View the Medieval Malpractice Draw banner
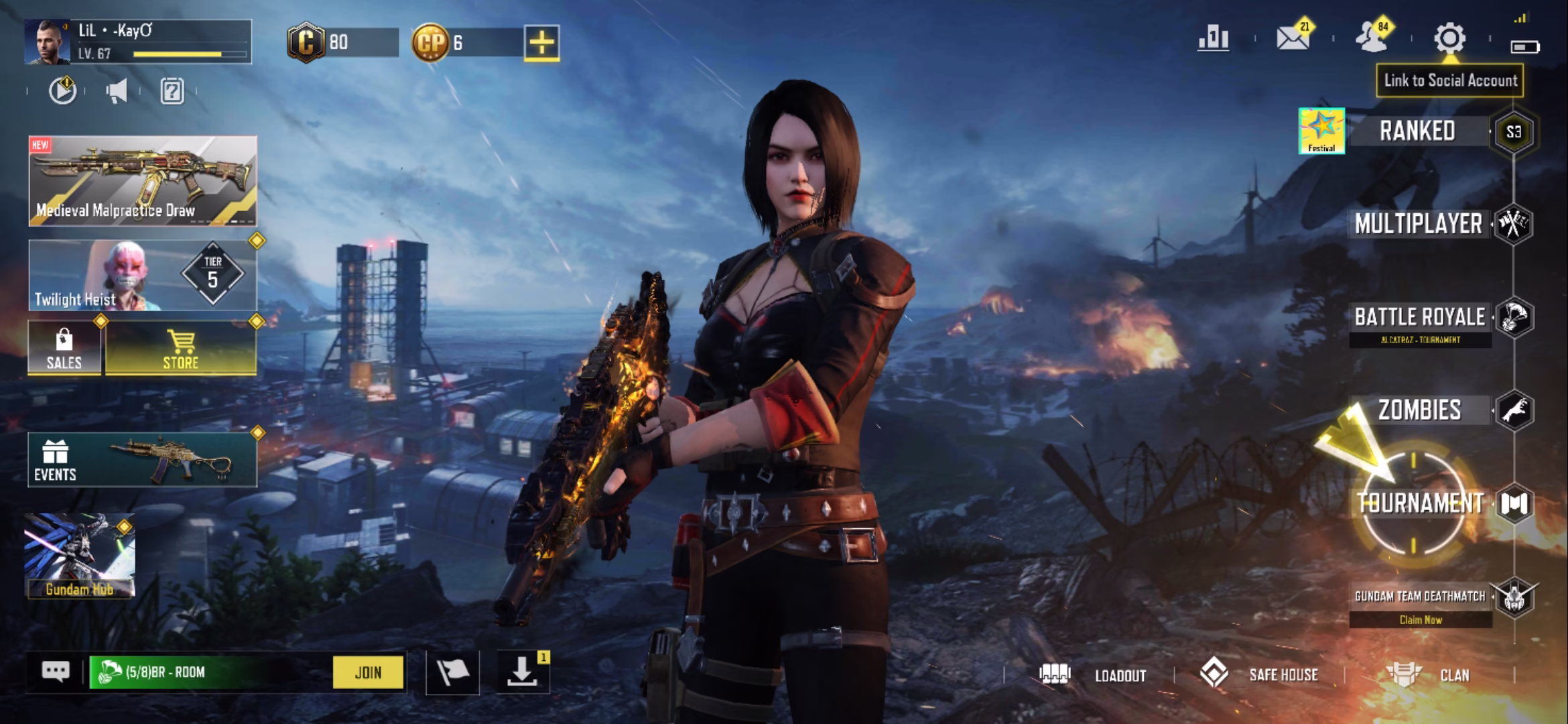Screen dimensions: 1568x724 click(x=143, y=181)
